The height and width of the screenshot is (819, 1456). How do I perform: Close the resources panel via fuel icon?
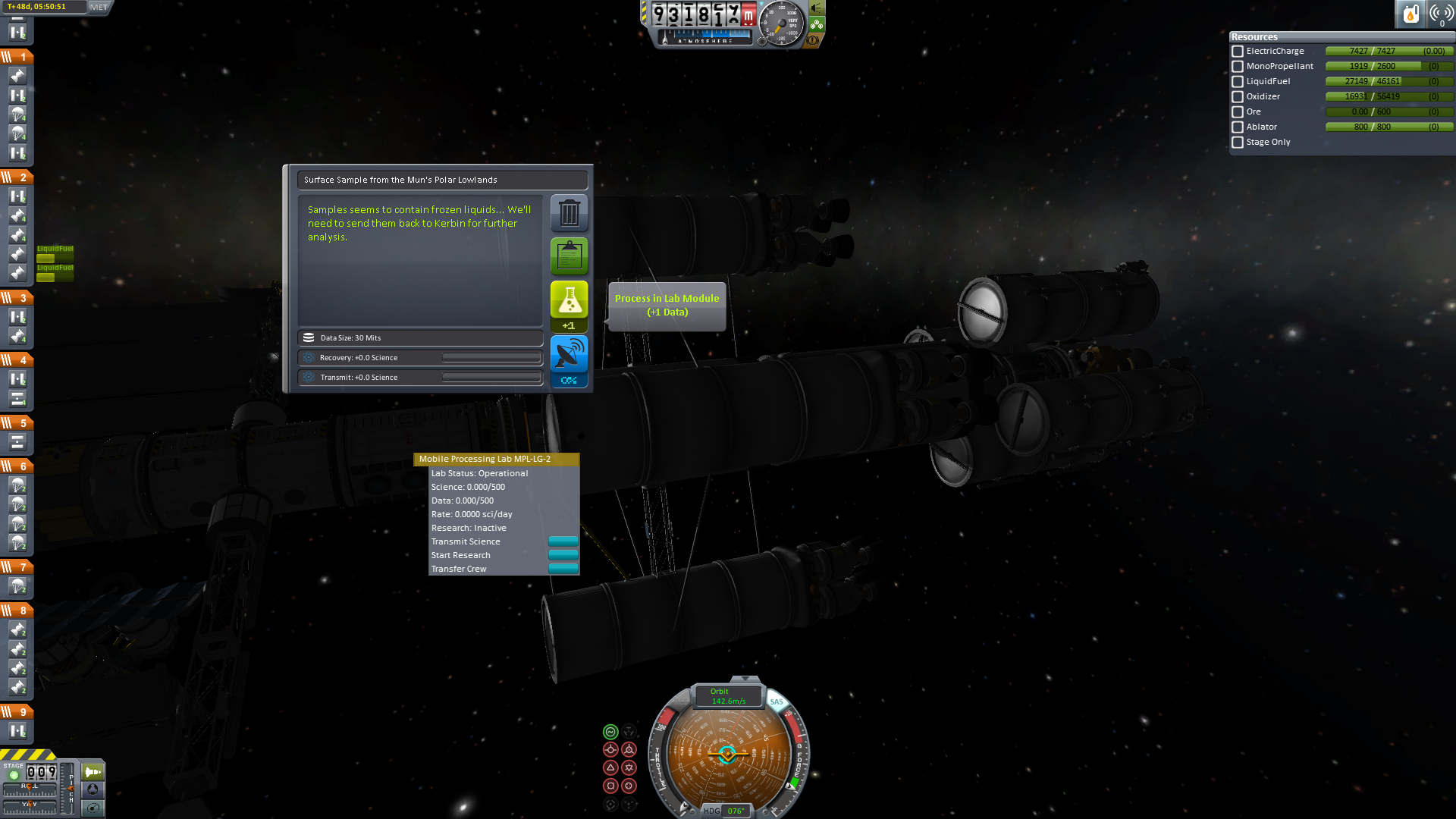(1410, 14)
